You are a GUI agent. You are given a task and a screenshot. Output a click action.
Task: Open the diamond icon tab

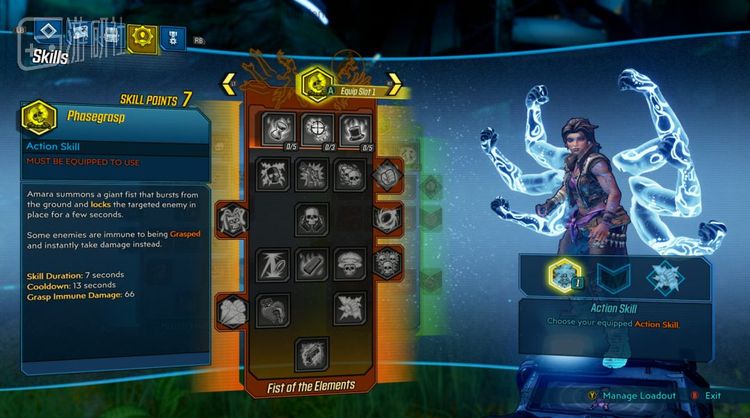click(x=50, y=34)
